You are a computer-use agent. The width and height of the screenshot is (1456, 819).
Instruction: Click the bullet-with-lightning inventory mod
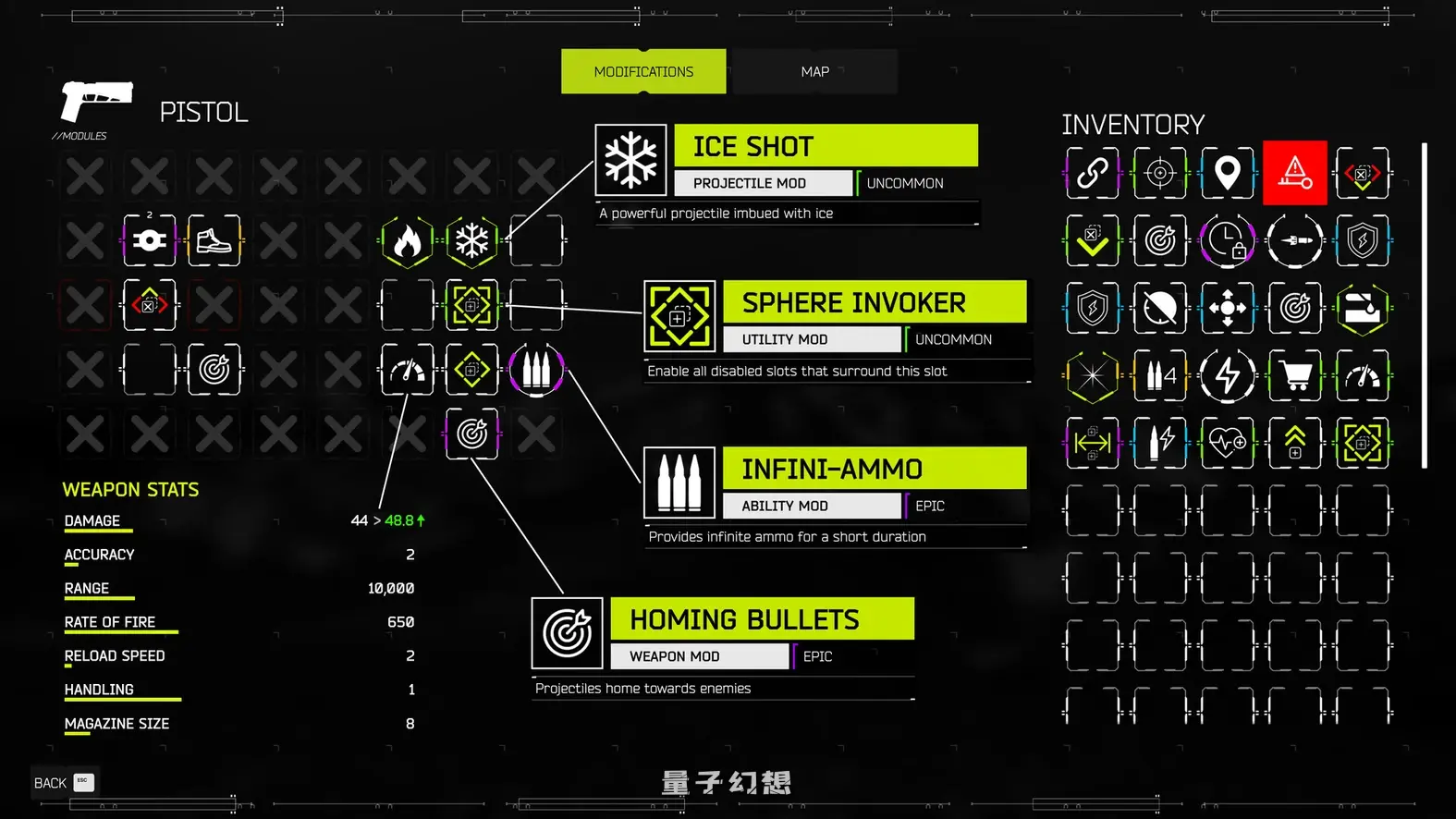tap(1159, 442)
